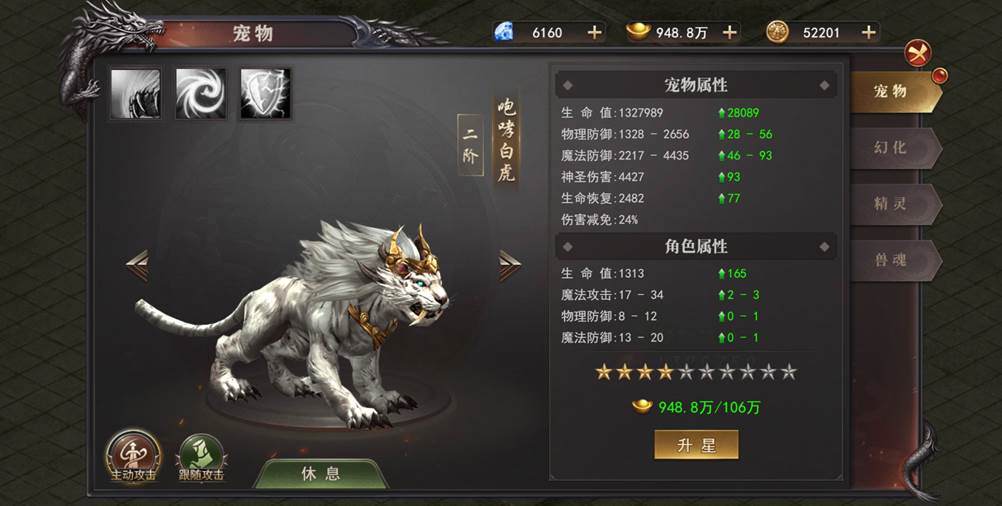Add more bronze coins with plus button
The image size is (1002, 506).
coord(868,32)
